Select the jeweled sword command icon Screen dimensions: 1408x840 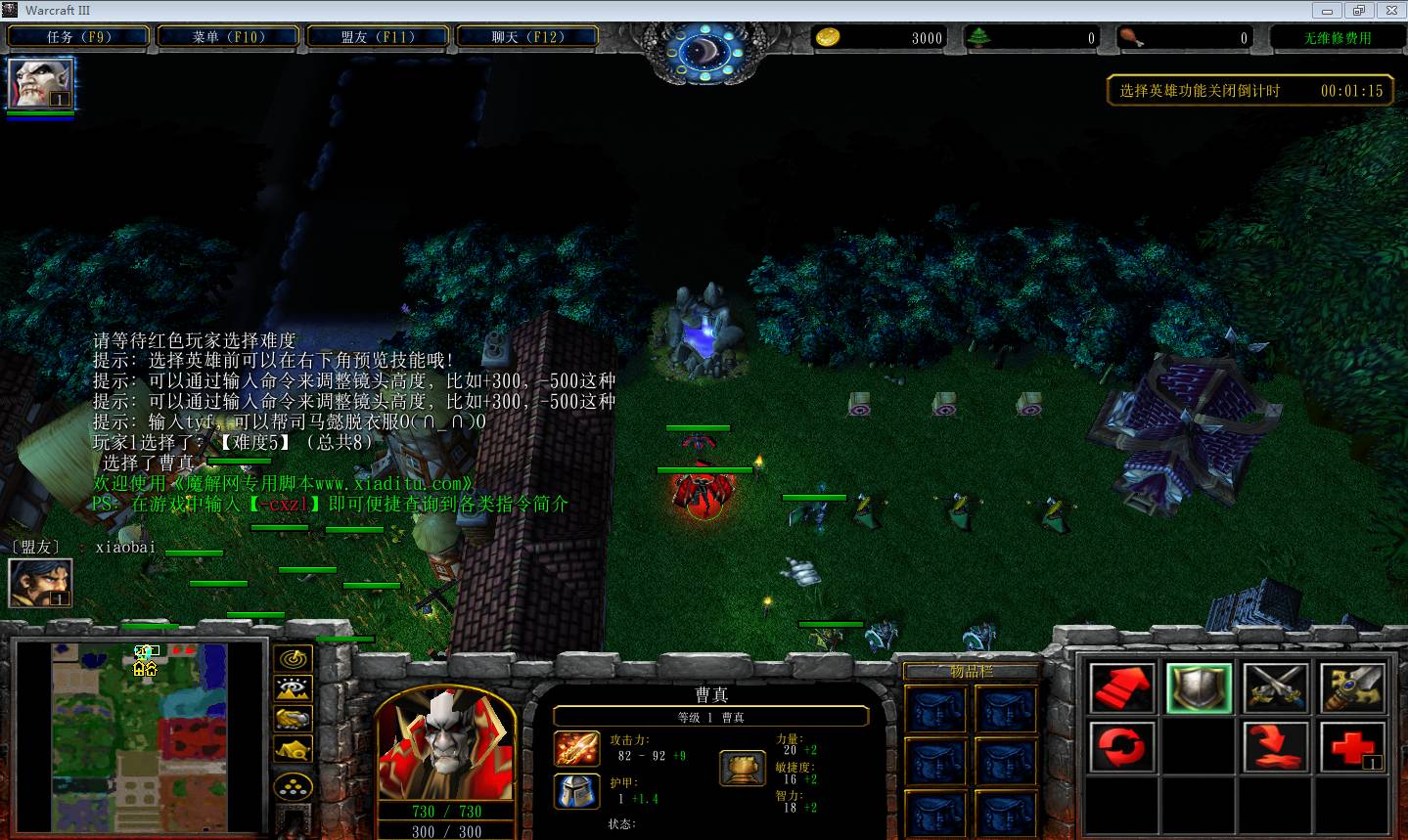coord(1351,687)
